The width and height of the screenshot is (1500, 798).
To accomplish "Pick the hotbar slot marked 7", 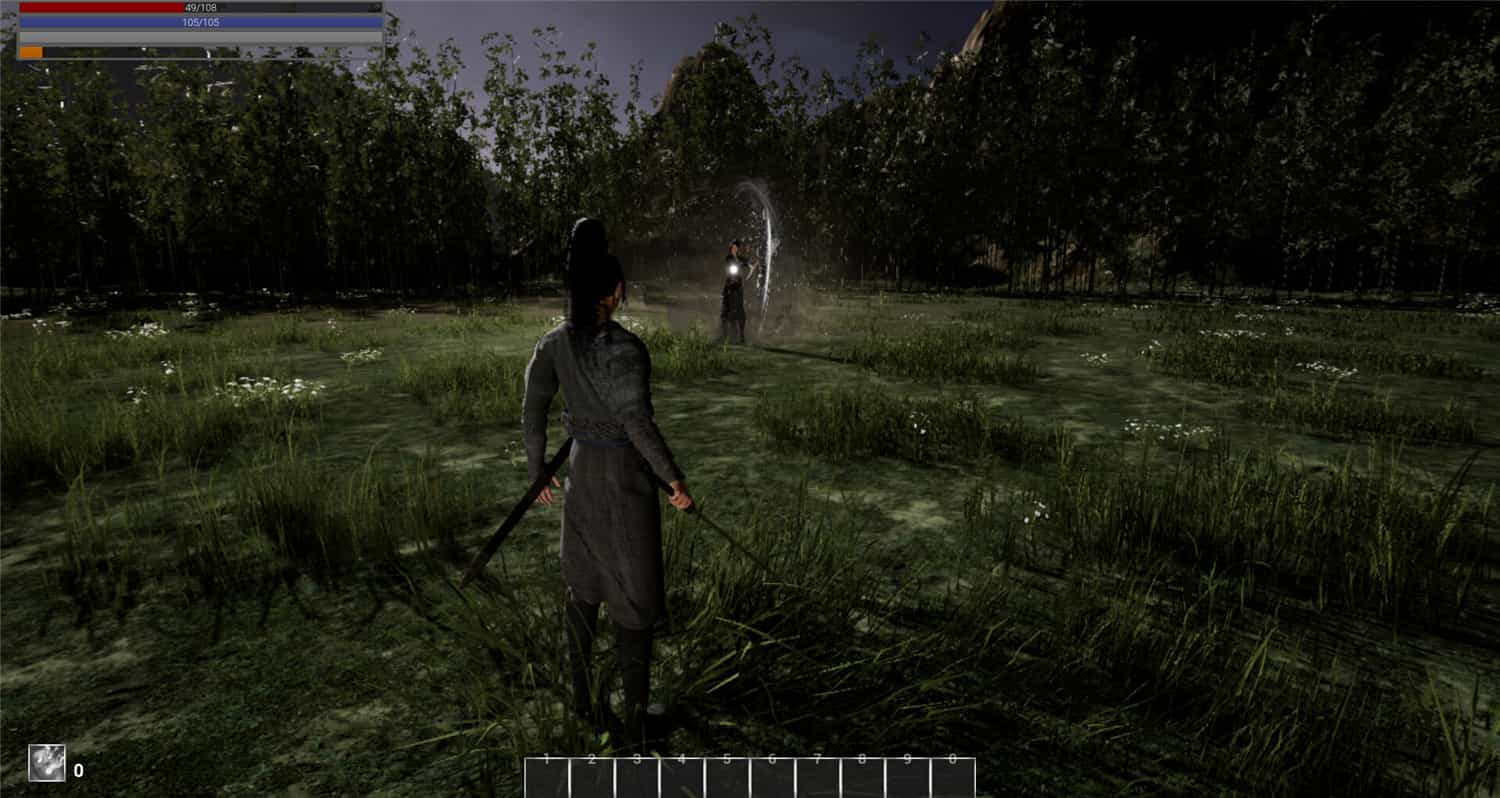I will coord(818,777).
